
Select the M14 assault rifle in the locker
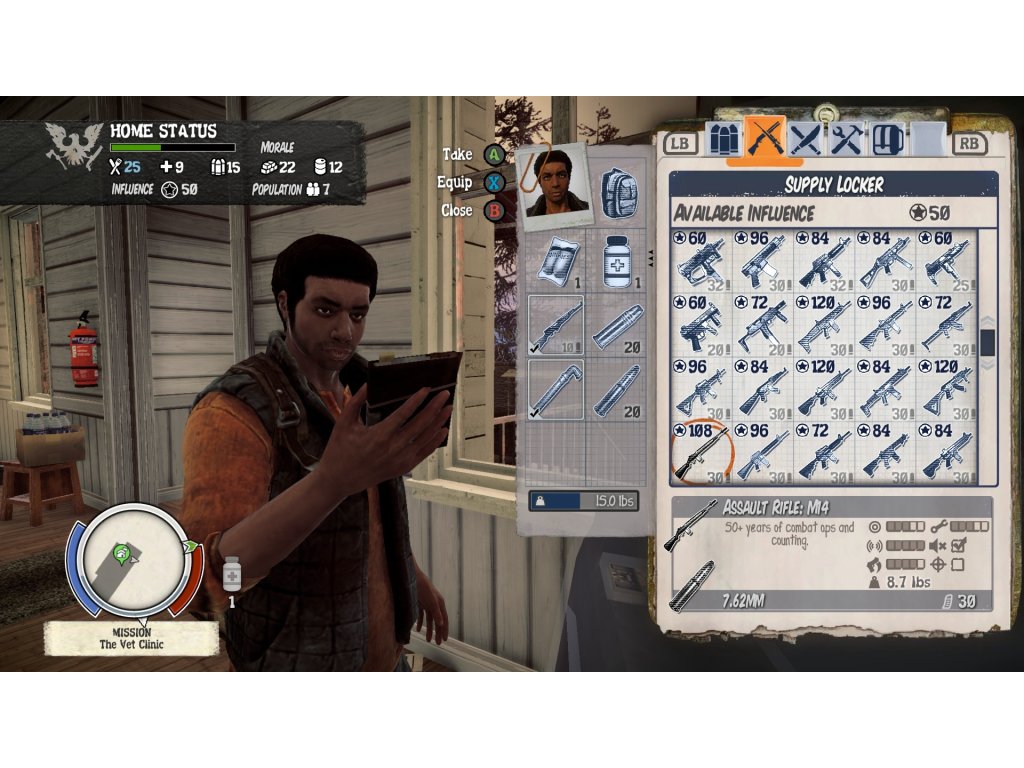[x=701, y=451]
